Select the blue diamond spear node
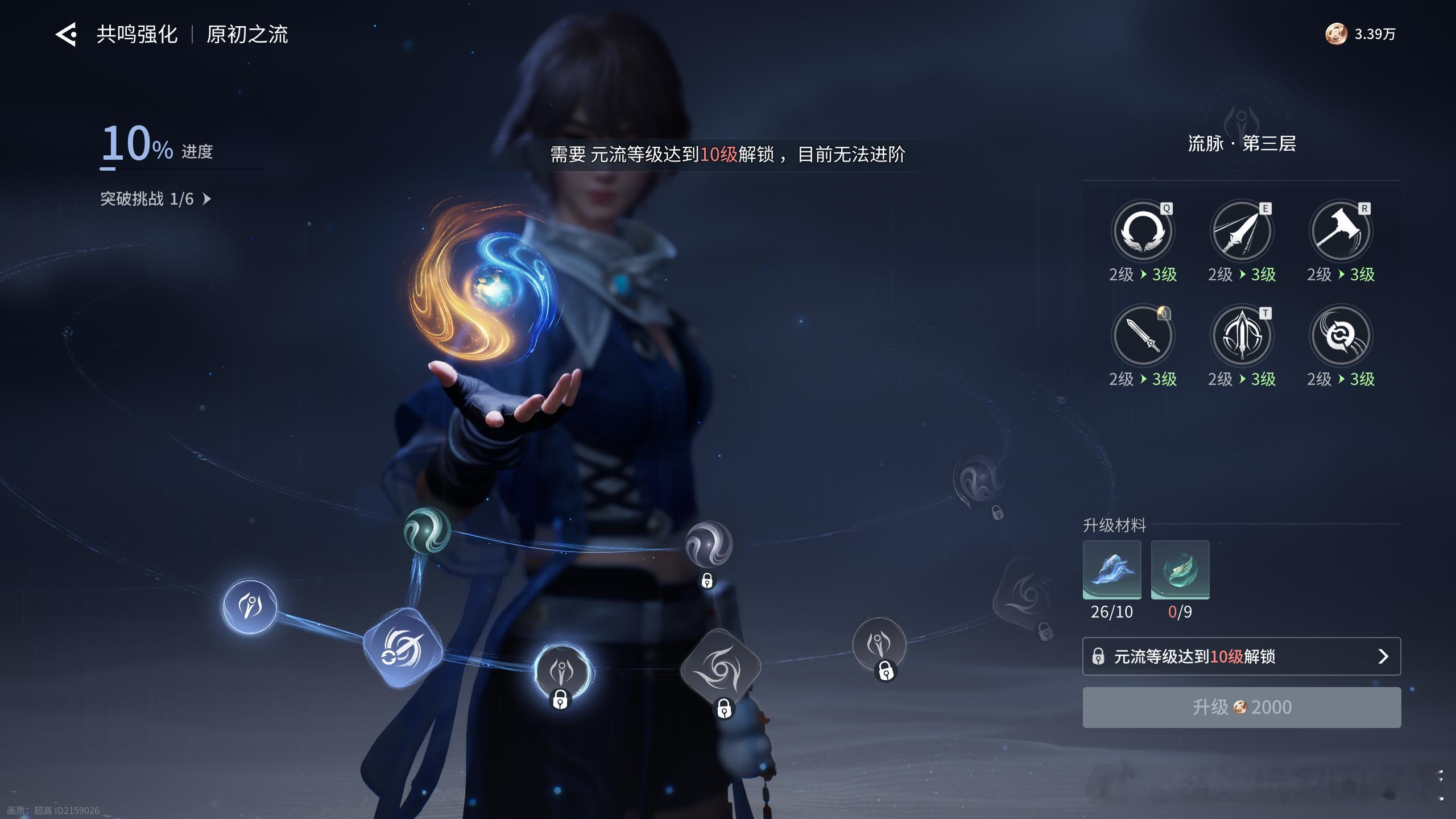Screen dimensions: 1456x819 click(403, 647)
